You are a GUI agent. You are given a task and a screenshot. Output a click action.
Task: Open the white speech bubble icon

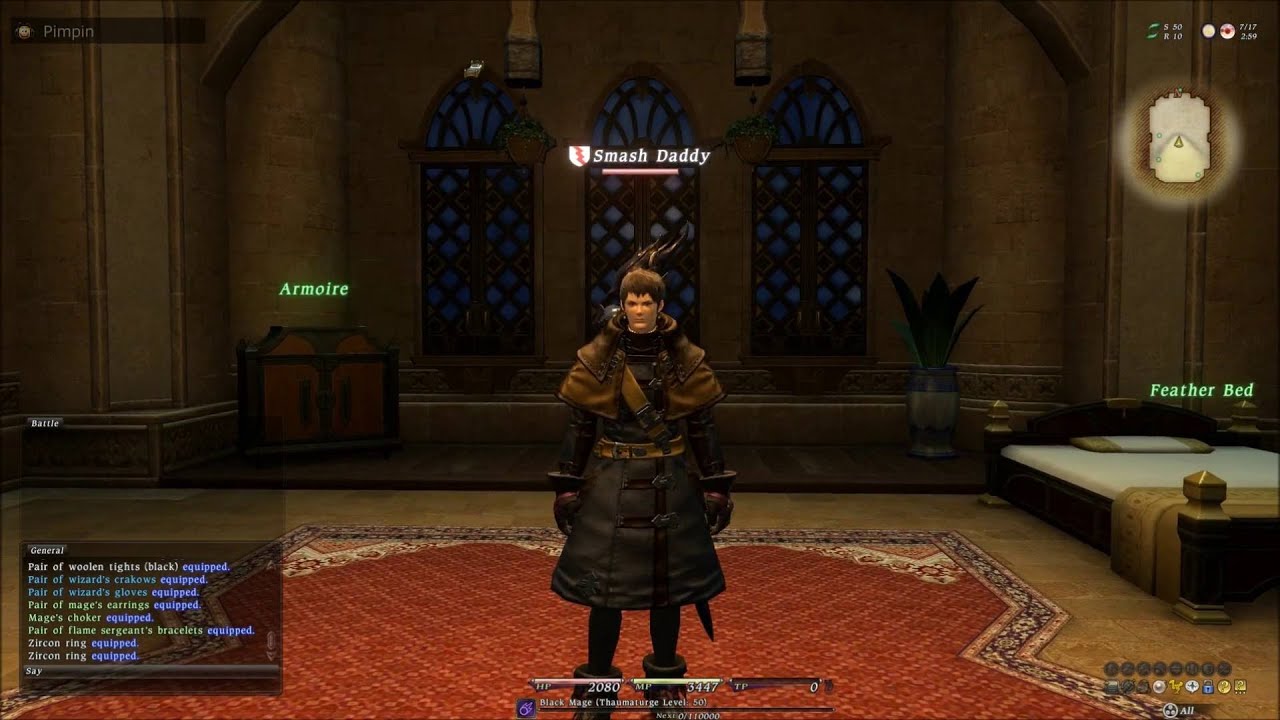pos(1192,686)
